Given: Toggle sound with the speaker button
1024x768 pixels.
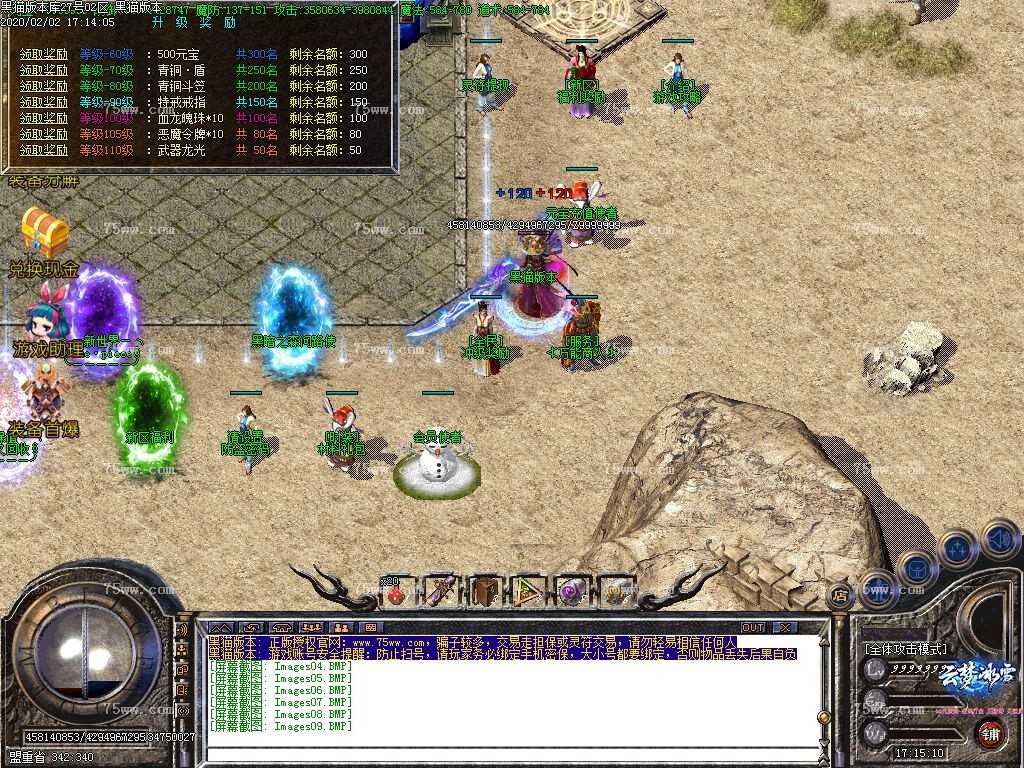Looking at the screenshot, I should [999, 539].
